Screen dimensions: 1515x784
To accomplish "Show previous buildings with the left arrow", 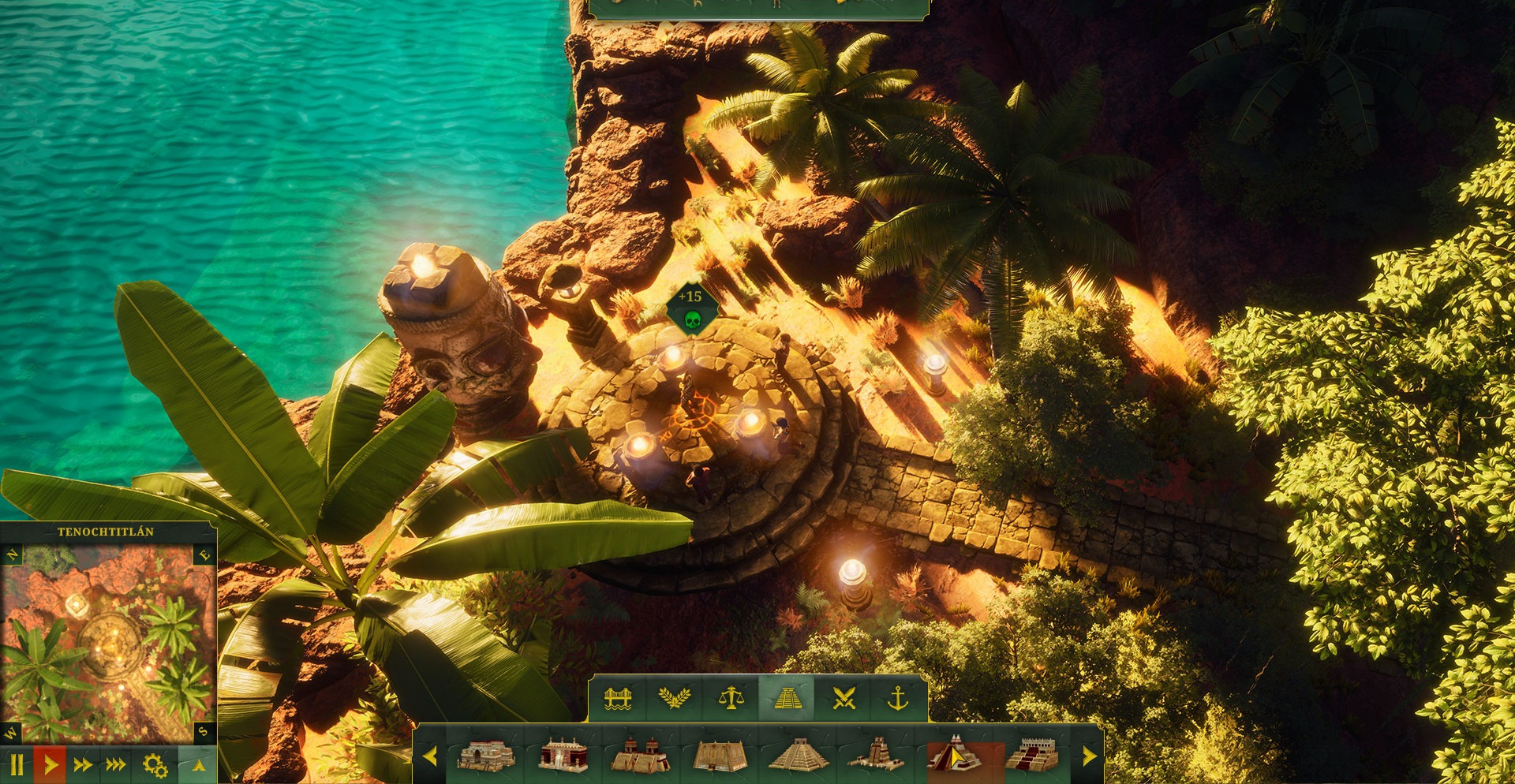I will click(x=430, y=756).
